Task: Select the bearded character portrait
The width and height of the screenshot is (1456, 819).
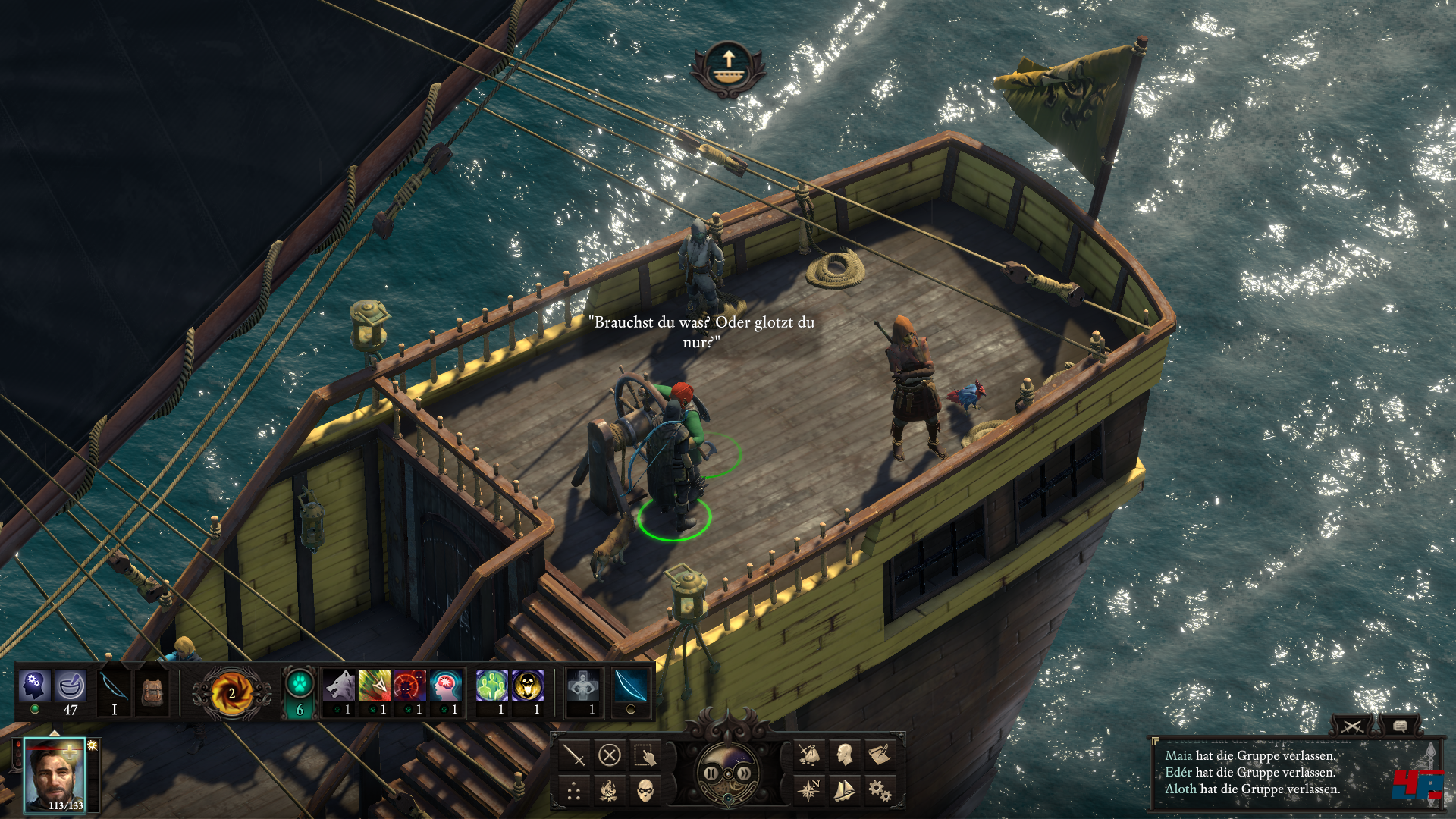Action: point(55,775)
